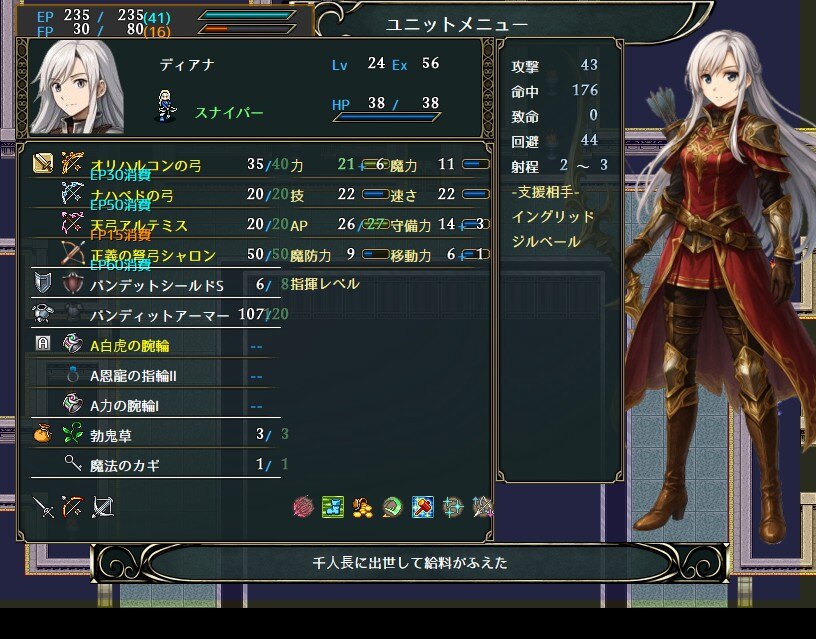Click the sword weapon-type icon
Viewport: 816px width, 639px height.
pos(43,507)
